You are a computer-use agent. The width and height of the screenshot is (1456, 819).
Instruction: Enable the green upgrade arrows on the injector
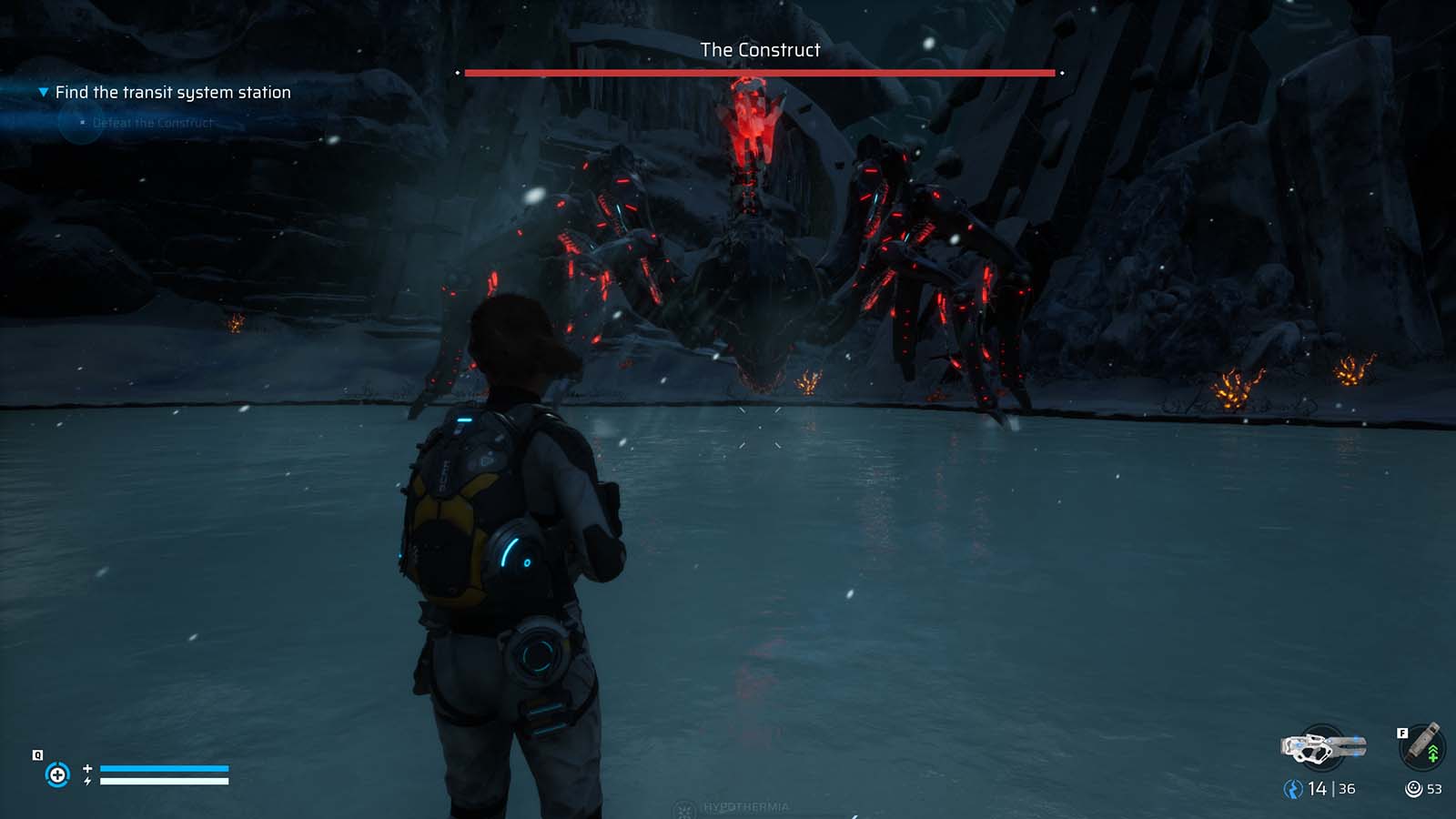click(x=1433, y=753)
